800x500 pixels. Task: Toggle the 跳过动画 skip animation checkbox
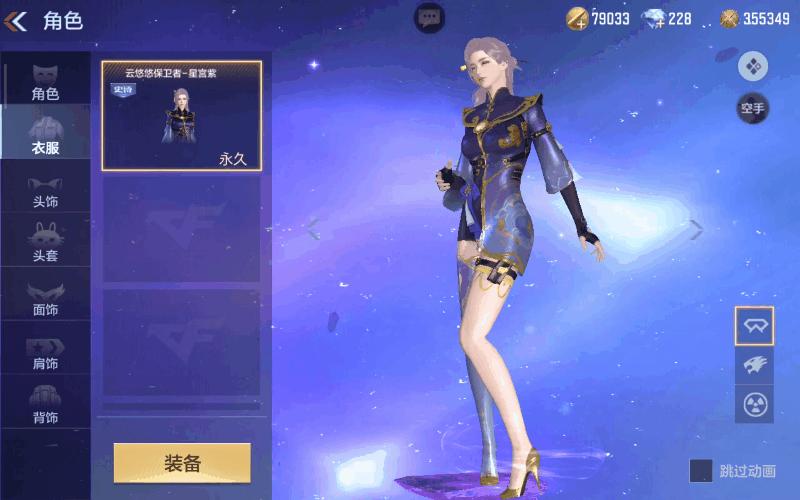coord(701,470)
